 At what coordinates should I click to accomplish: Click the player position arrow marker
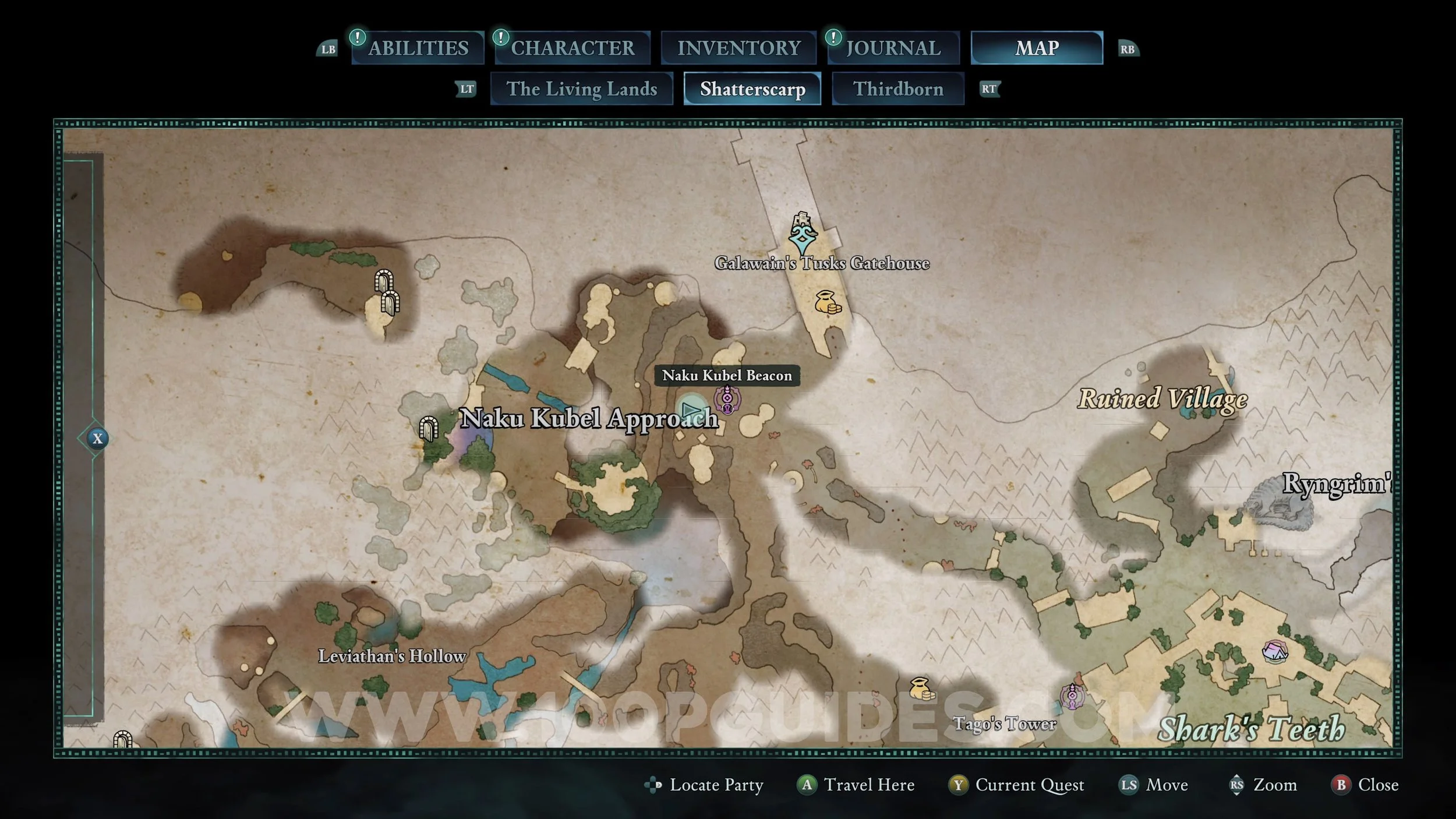[x=691, y=409]
